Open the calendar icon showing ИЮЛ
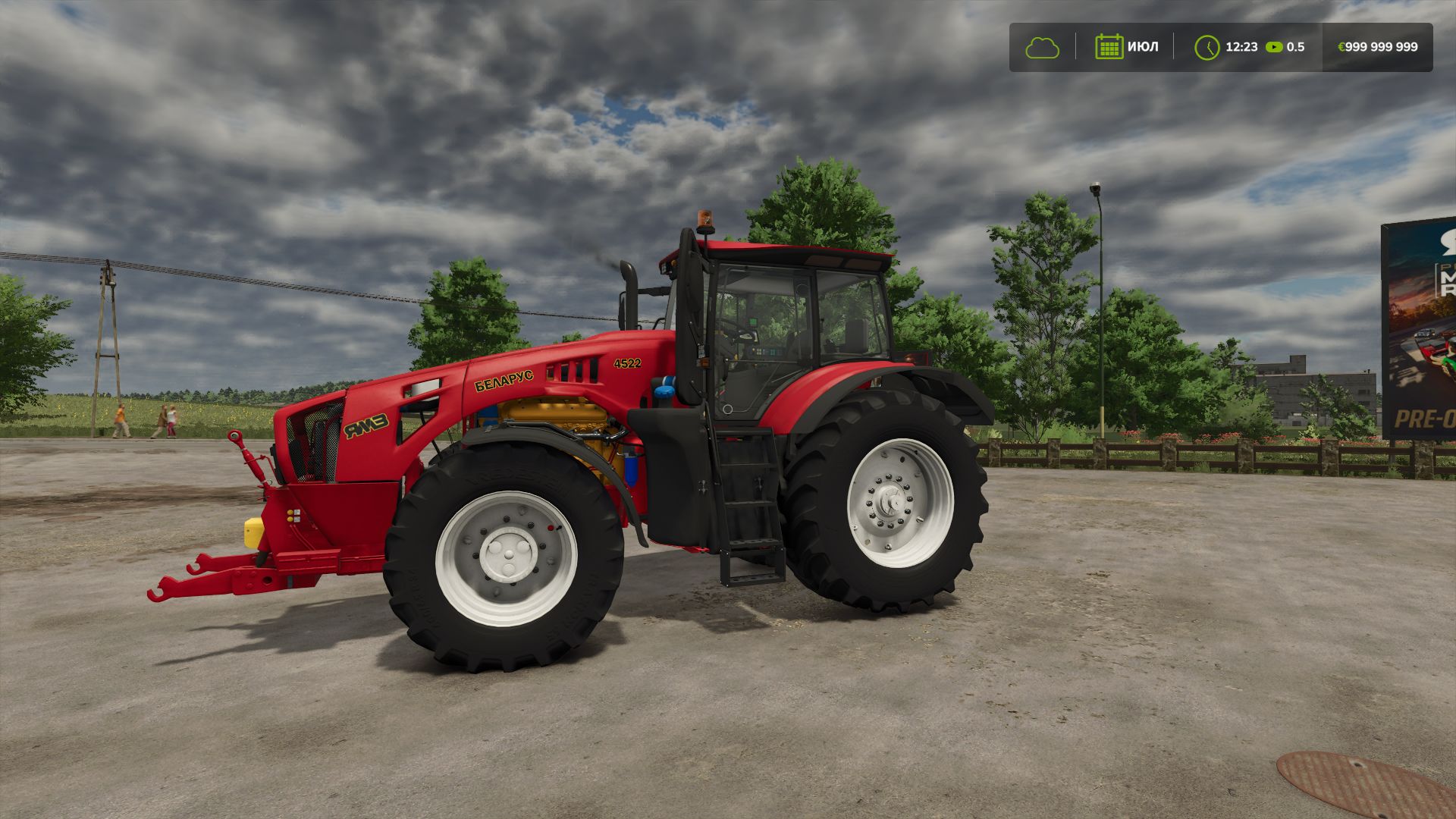 (x=1109, y=47)
